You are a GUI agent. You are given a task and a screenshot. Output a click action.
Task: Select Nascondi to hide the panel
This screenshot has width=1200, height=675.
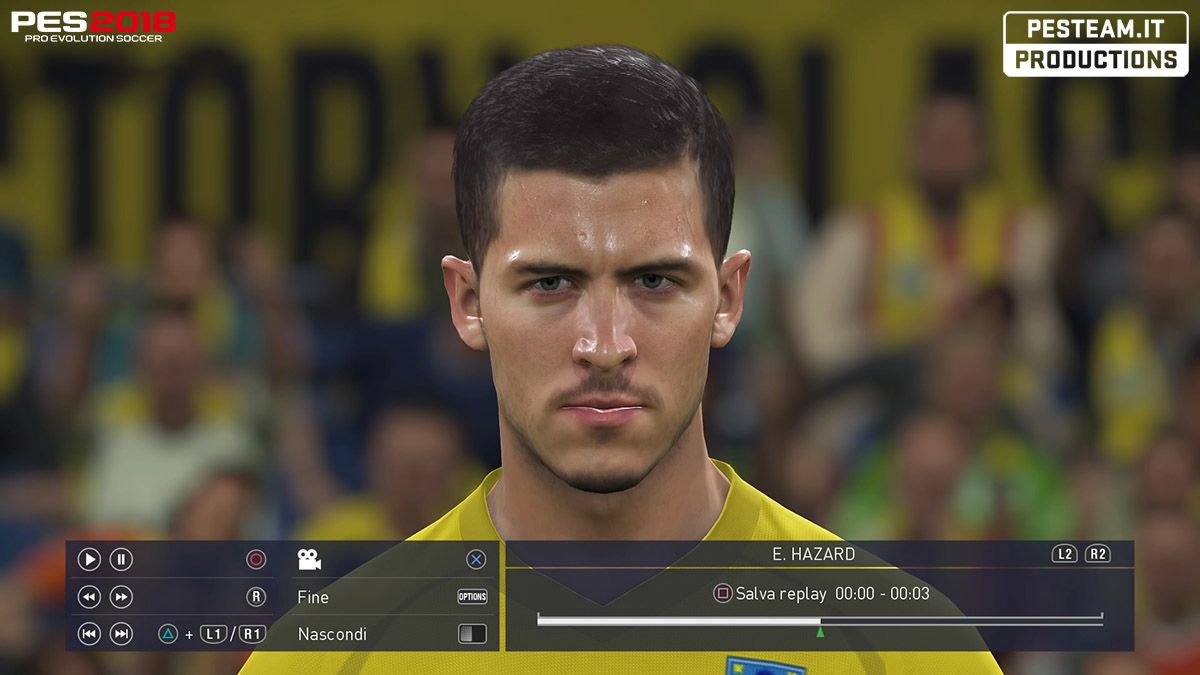pos(332,634)
